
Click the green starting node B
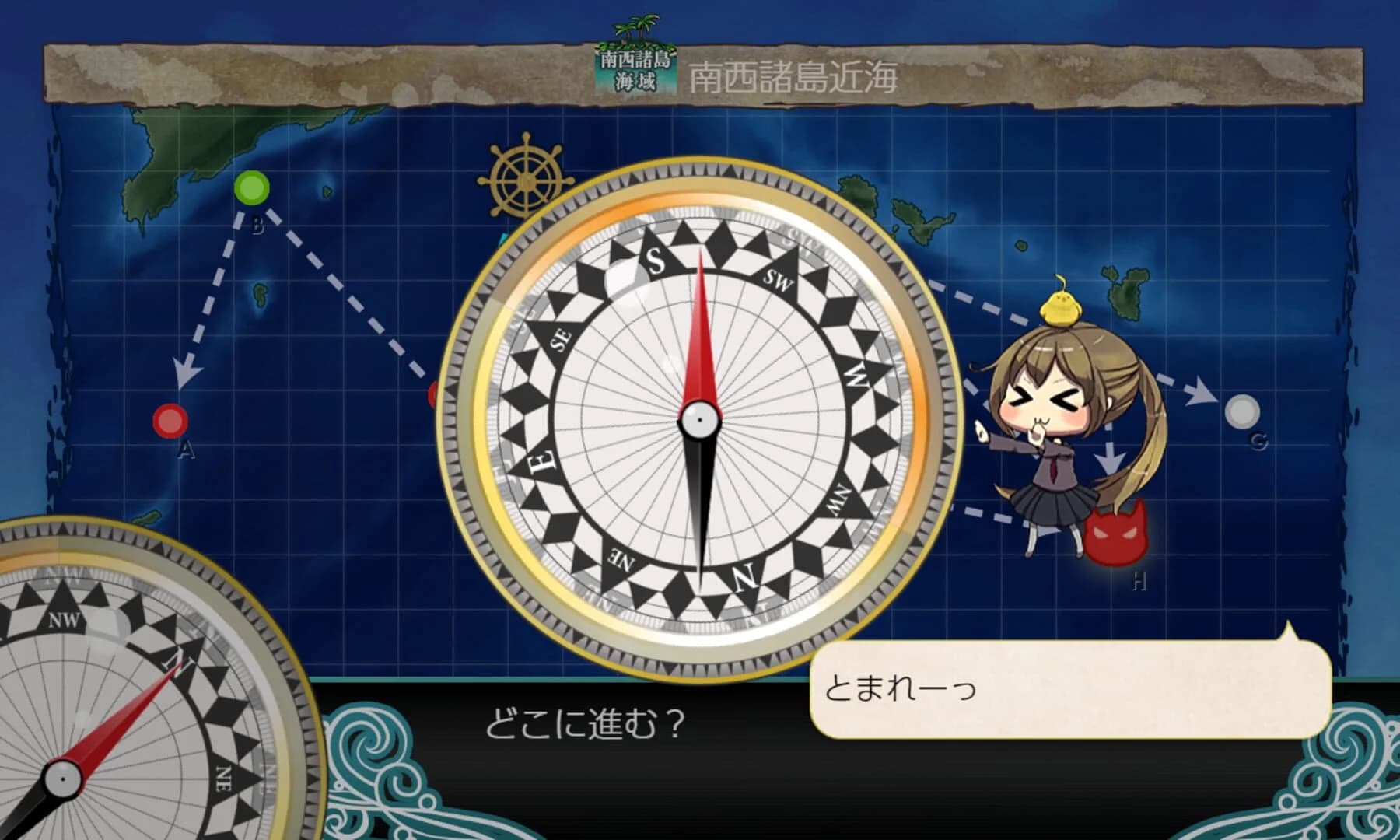(253, 189)
